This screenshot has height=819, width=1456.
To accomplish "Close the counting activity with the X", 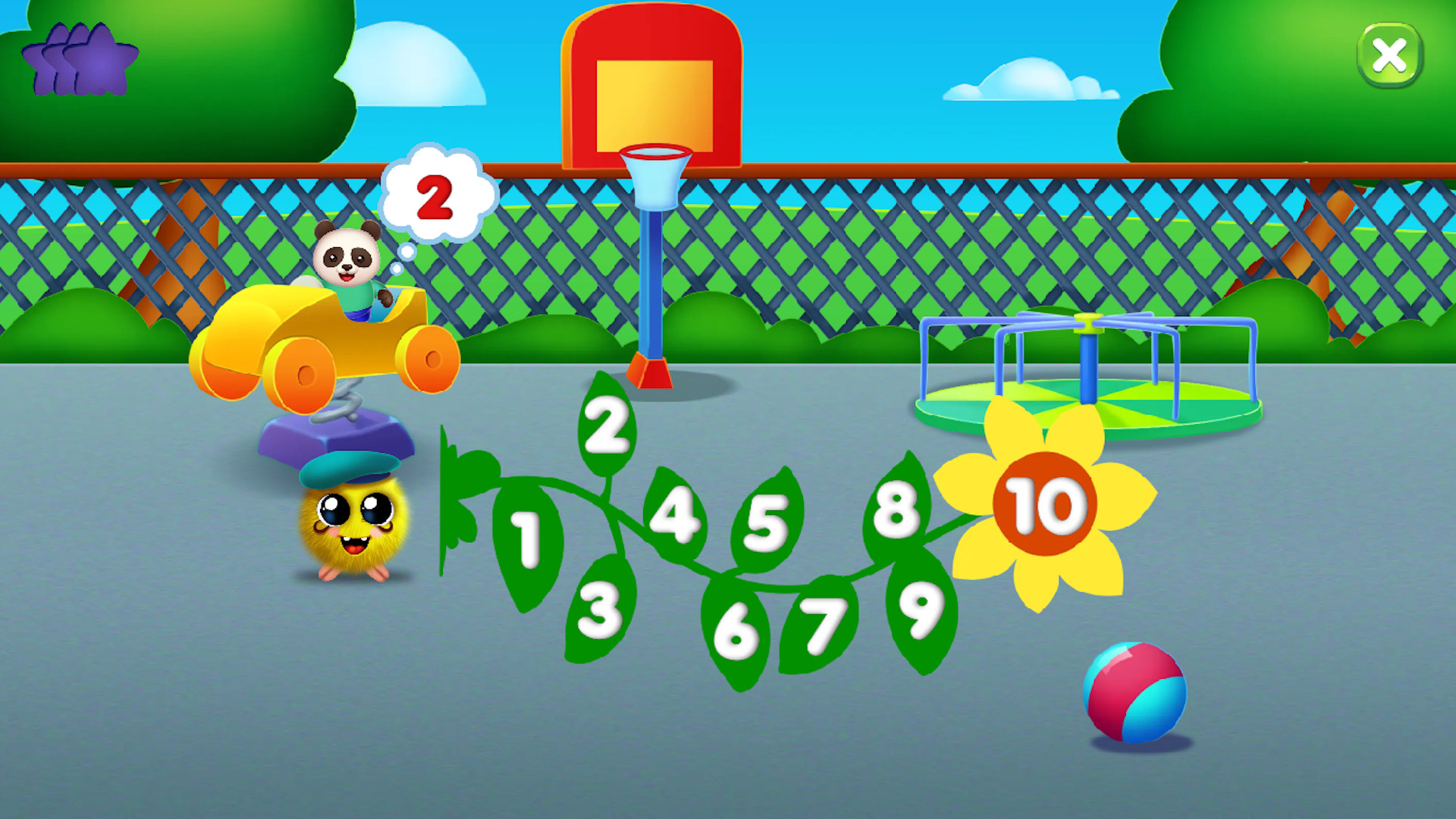I will coord(1390,54).
